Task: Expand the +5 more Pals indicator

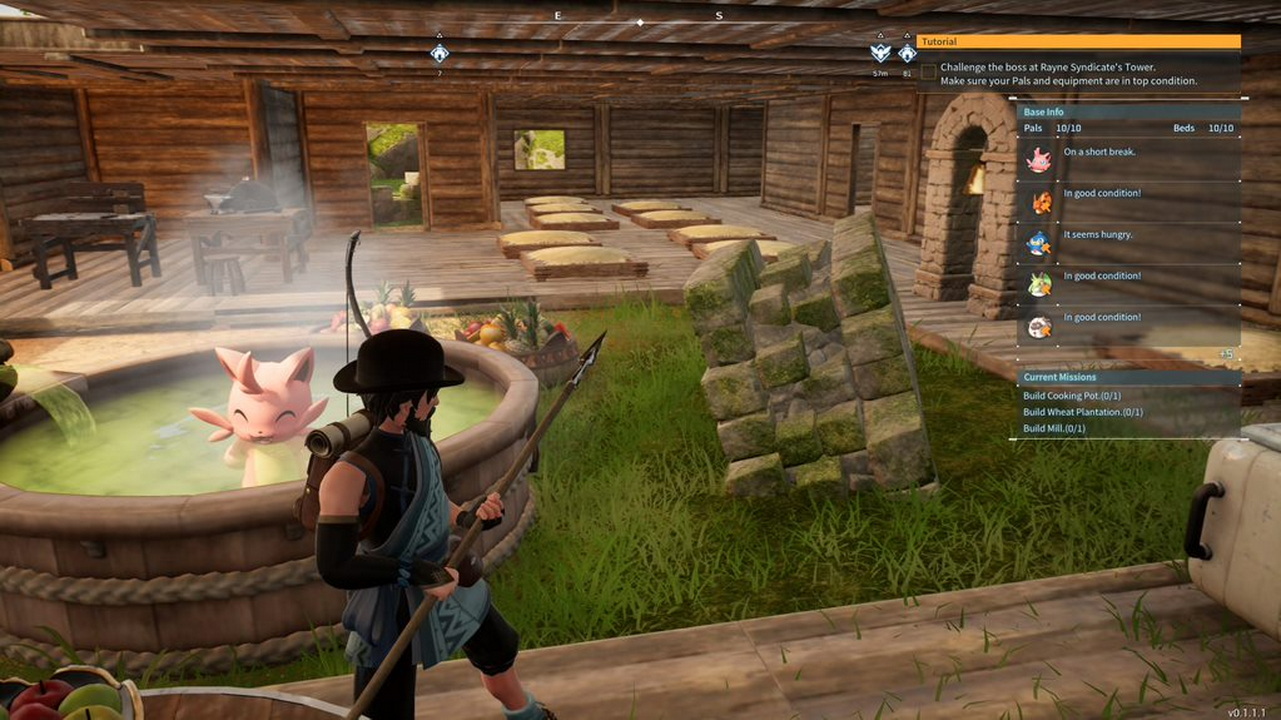Action: tap(1225, 354)
